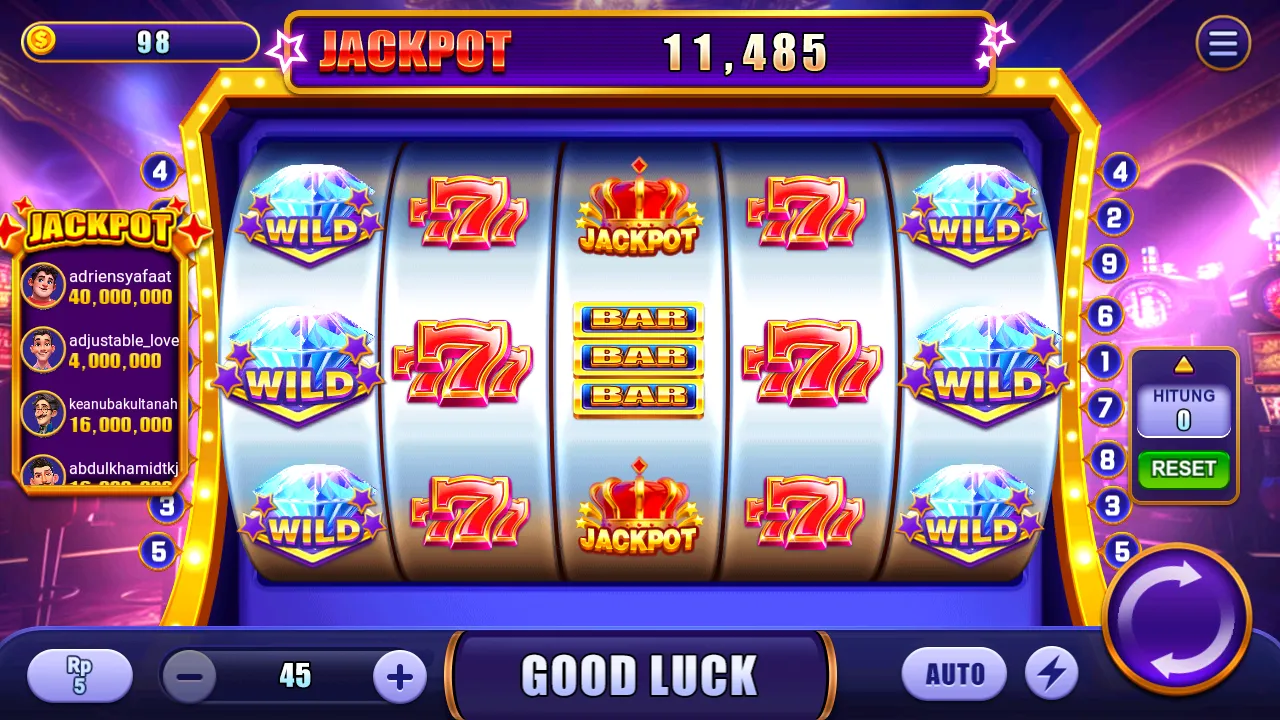The width and height of the screenshot is (1280, 720).
Task: Select adriensyafaat in the jackpot winners list
Action: click(x=100, y=283)
